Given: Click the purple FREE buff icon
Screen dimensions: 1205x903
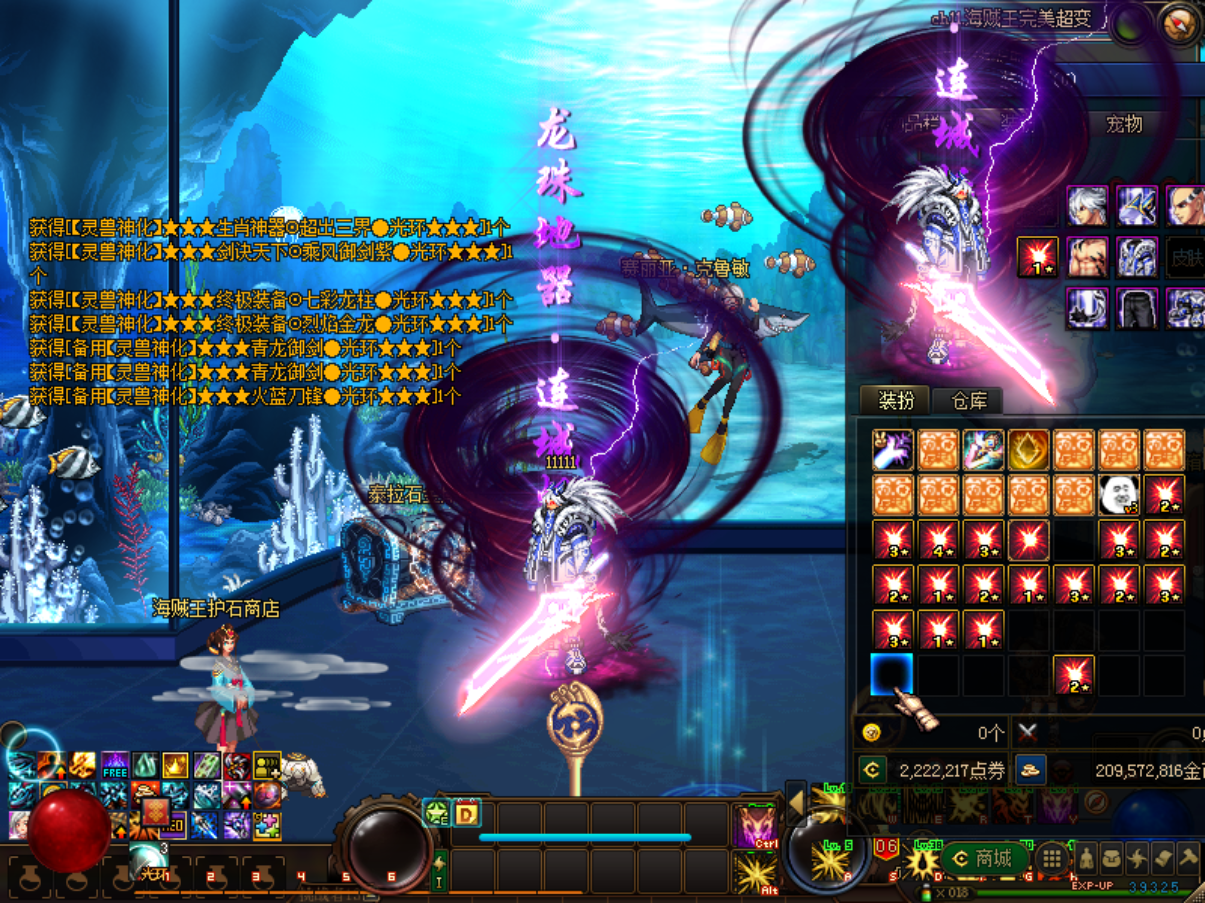Looking at the screenshot, I should pyautogui.click(x=115, y=767).
